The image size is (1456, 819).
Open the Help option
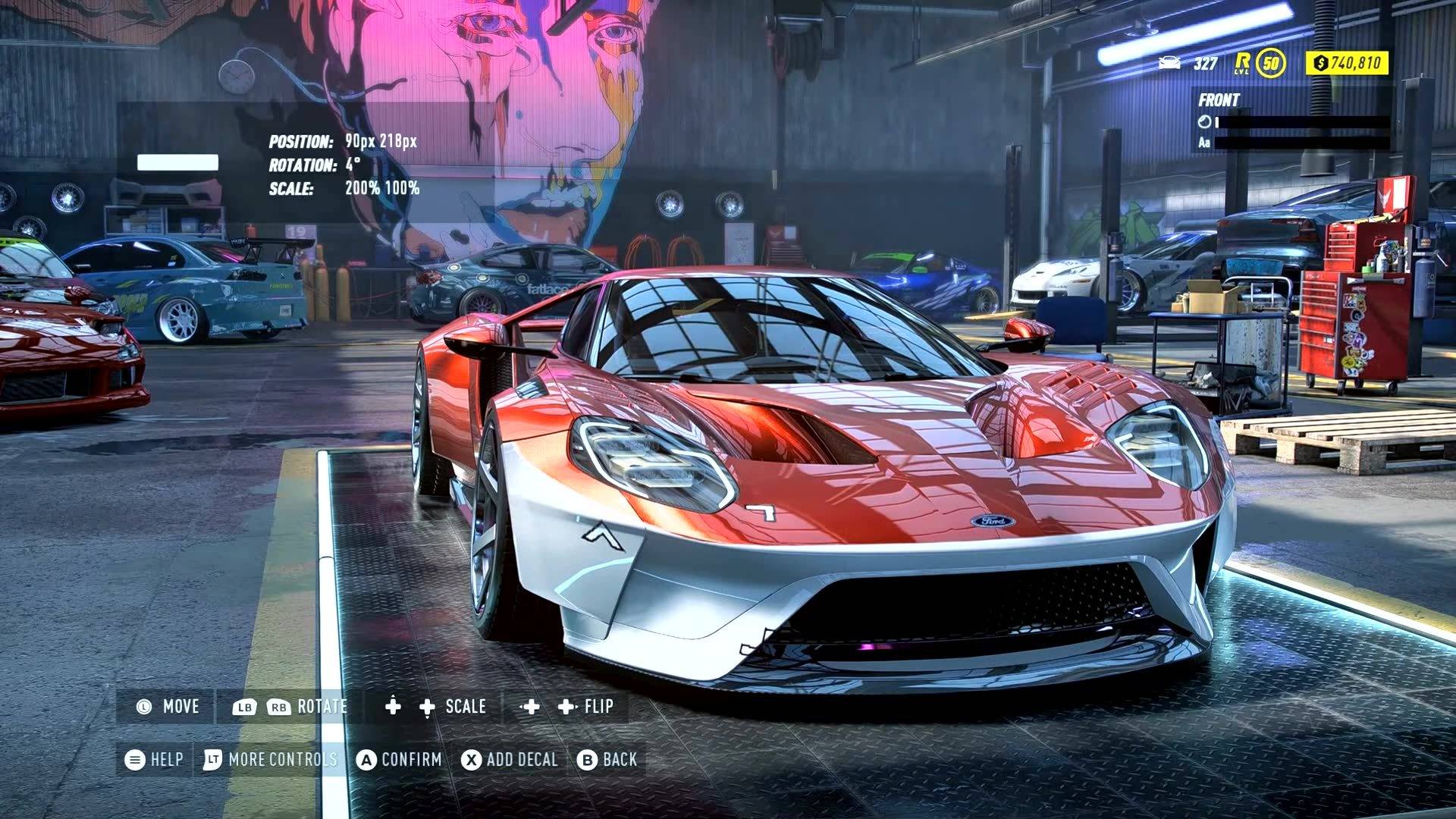pos(155,760)
